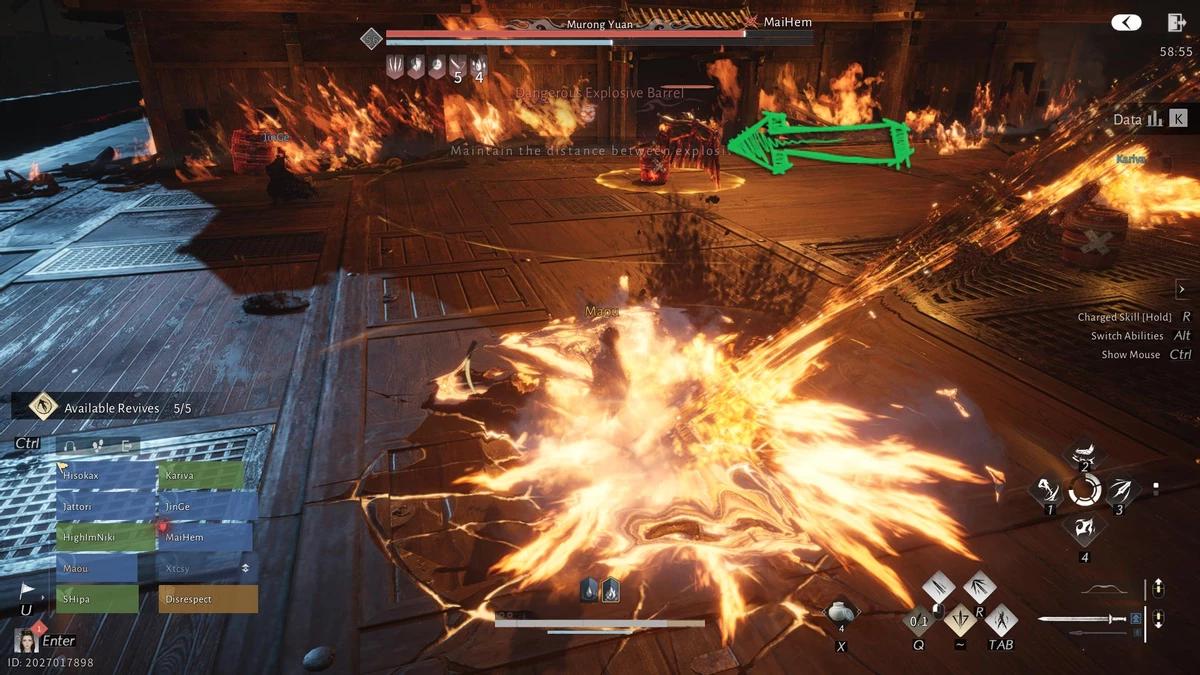Click the footprints follow icon
The width and height of the screenshot is (1200, 675).
click(x=98, y=445)
